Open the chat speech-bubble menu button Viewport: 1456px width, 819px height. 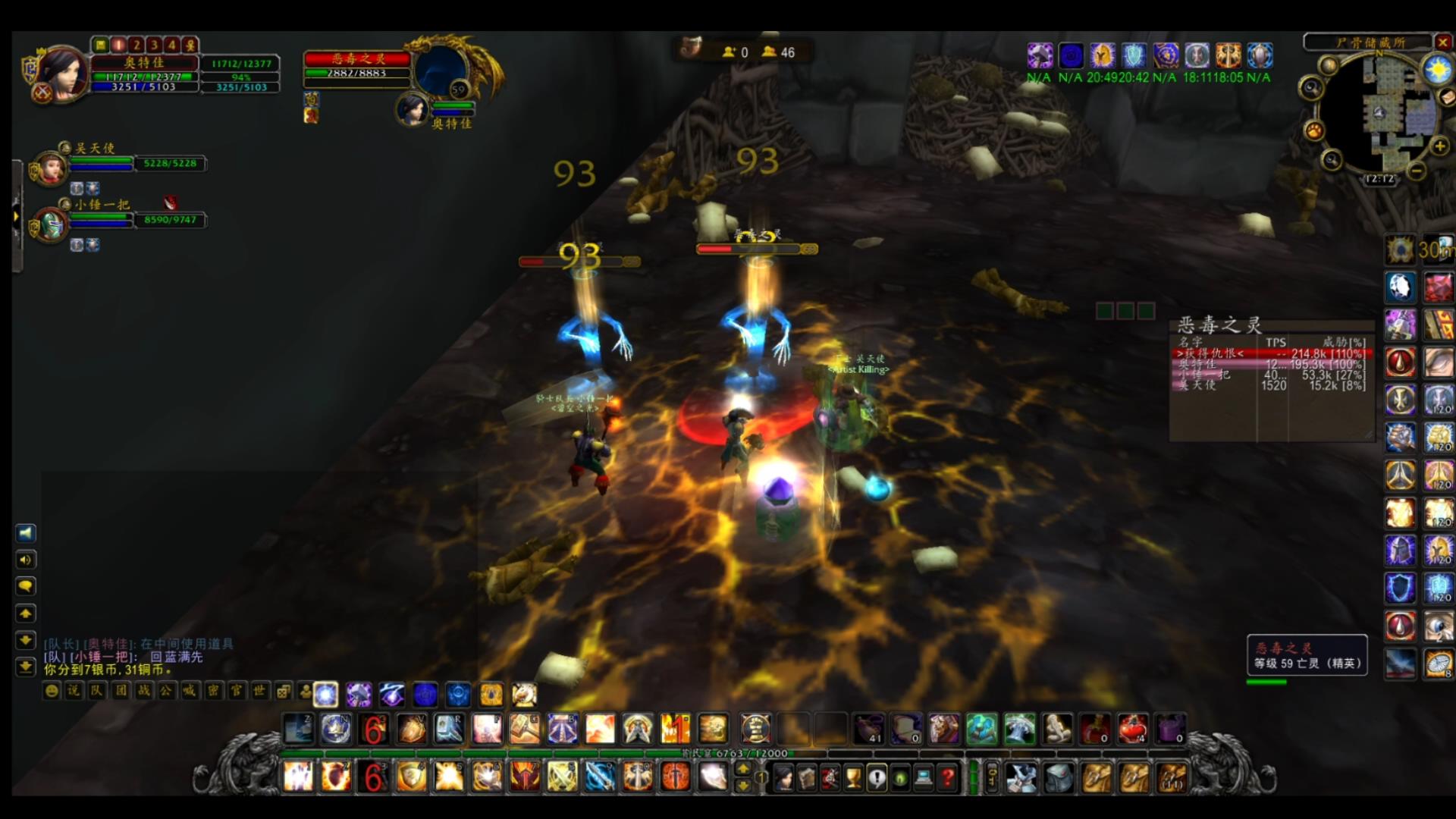[25, 586]
